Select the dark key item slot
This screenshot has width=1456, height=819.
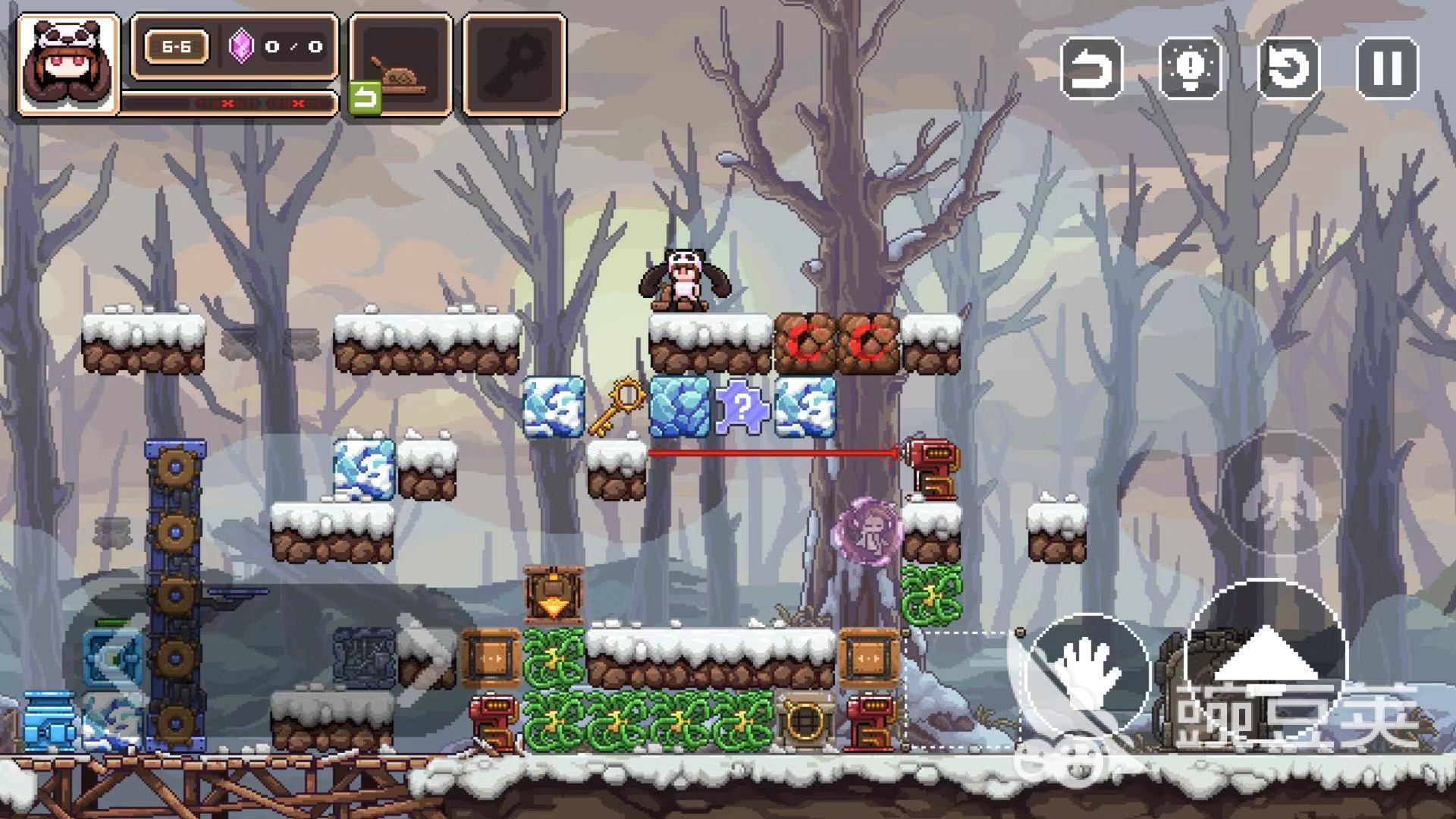tap(514, 64)
